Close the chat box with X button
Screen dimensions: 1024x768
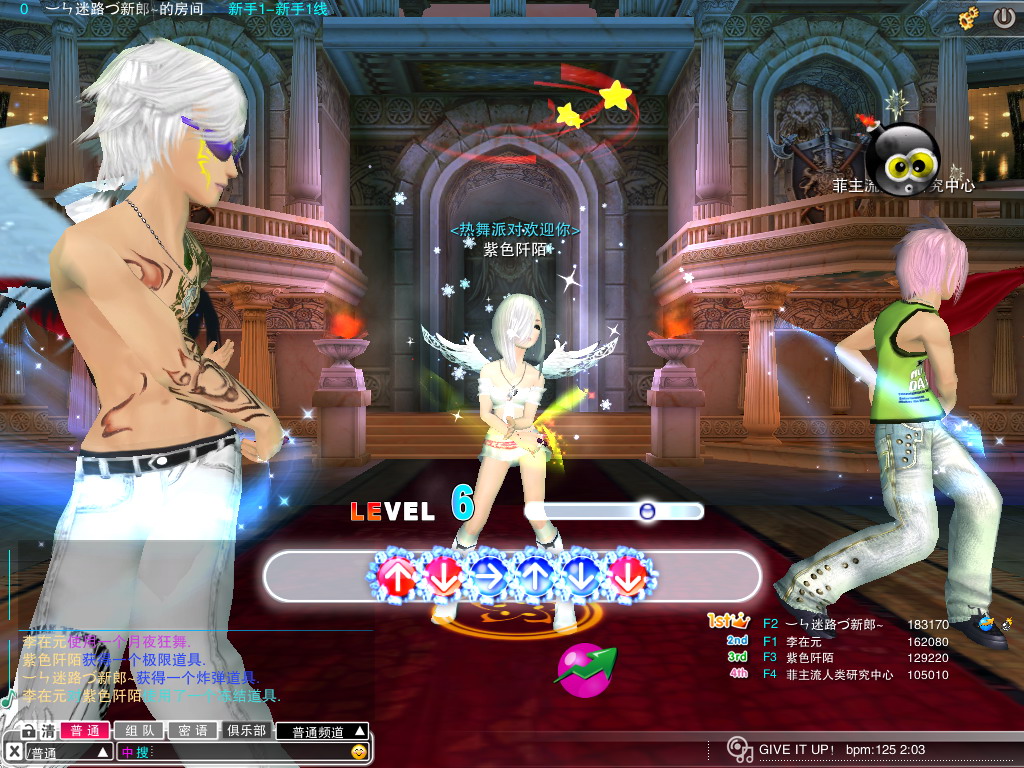[13, 751]
